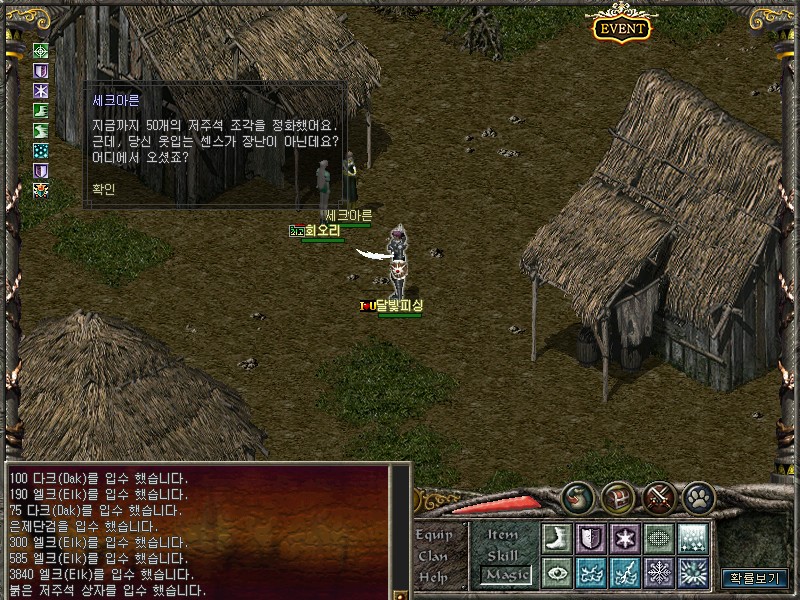Cast the white boot spell
800x600 pixels.
pos(557,537)
